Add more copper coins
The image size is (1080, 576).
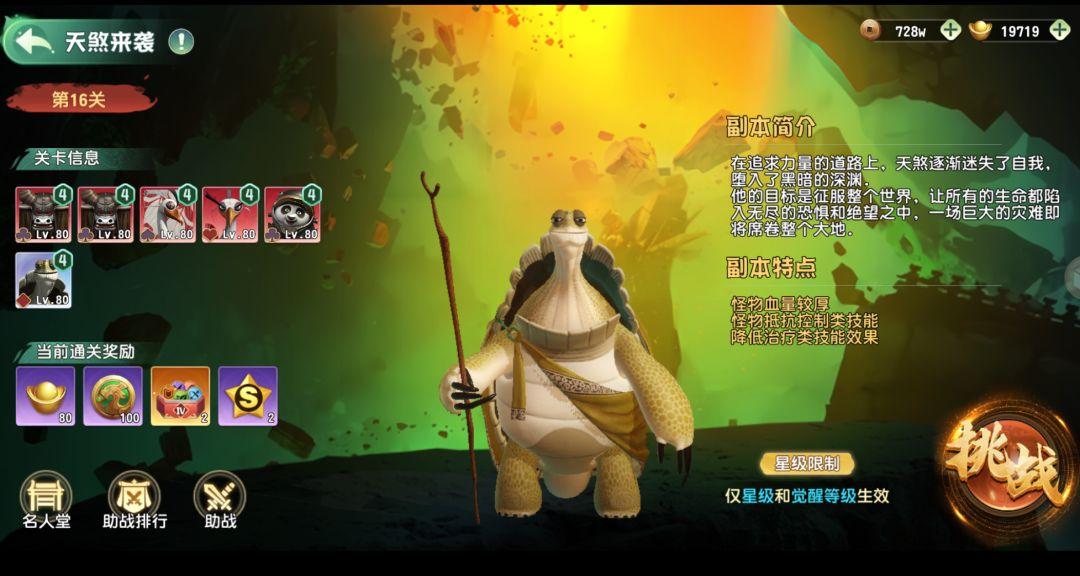click(x=950, y=30)
